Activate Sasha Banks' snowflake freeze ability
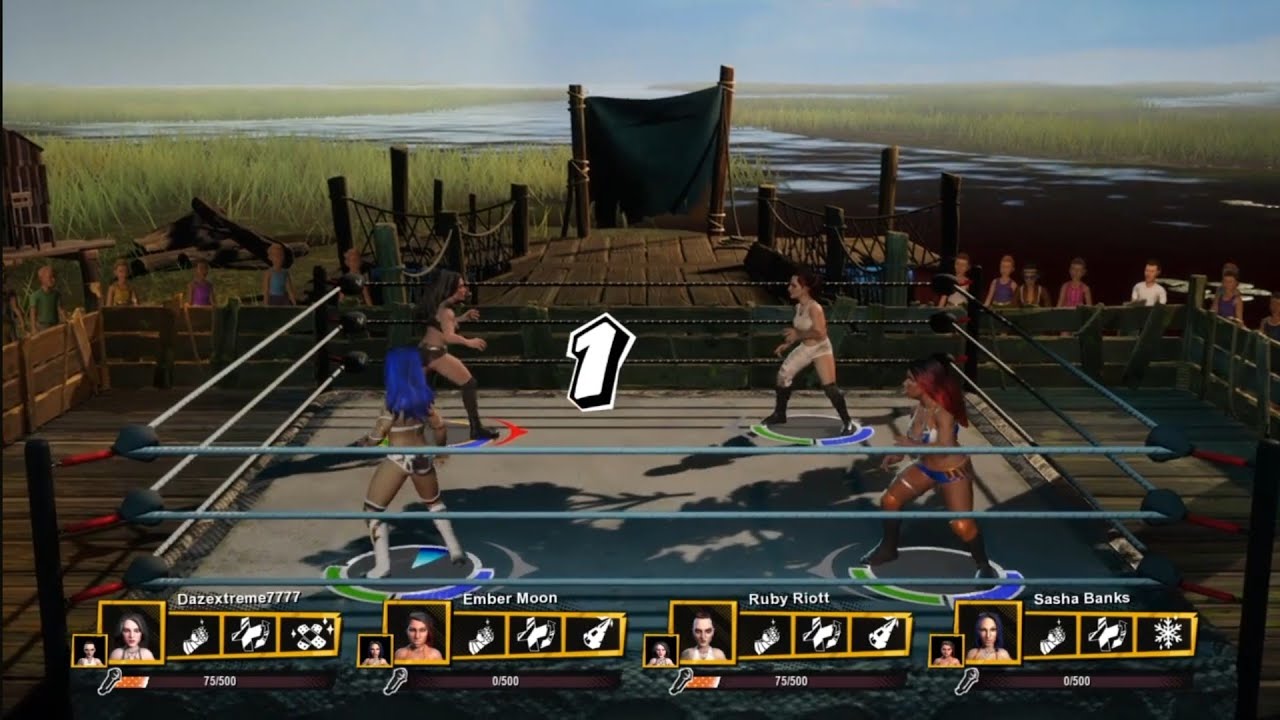The height and width of the screenshot is (720, 1280). tap(1163, 635)
